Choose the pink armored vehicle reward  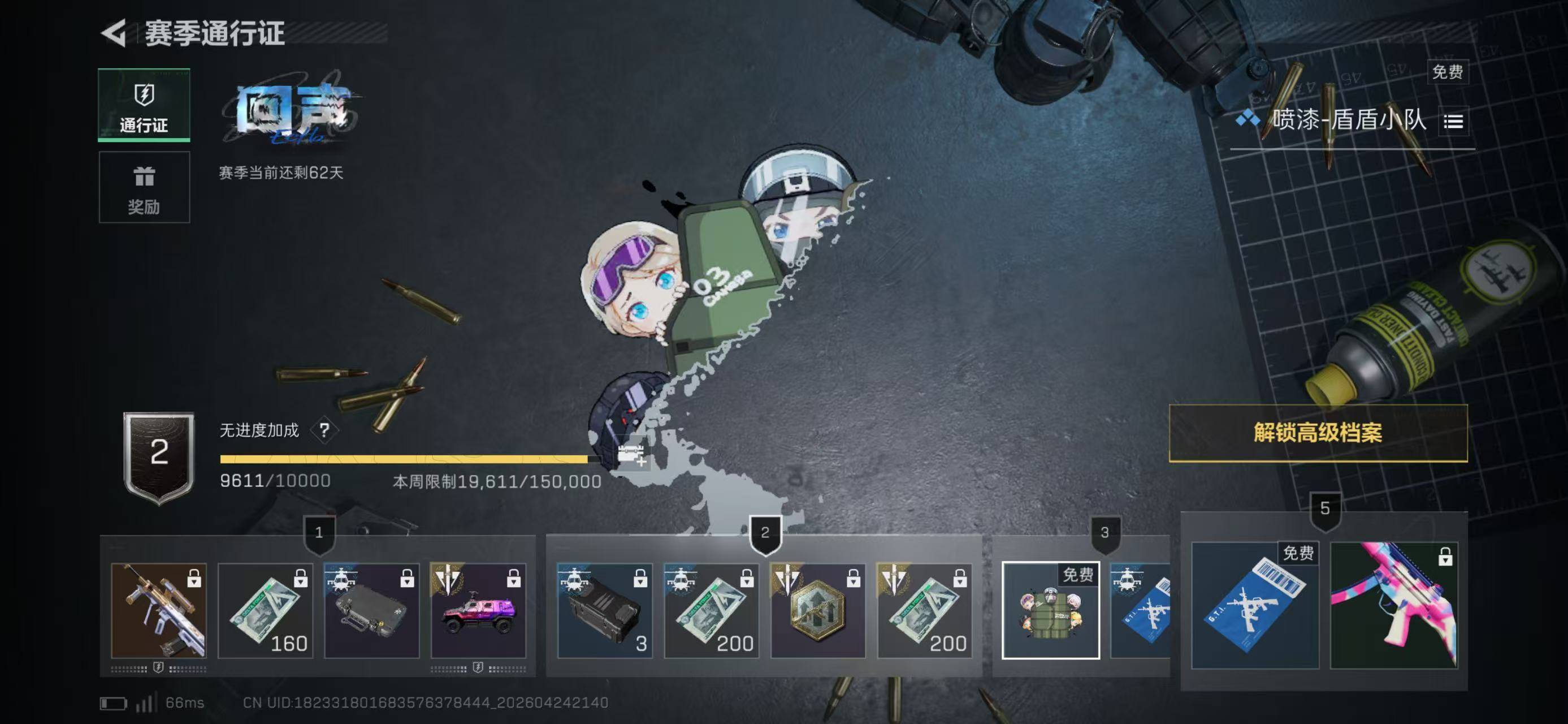(478, 611)
